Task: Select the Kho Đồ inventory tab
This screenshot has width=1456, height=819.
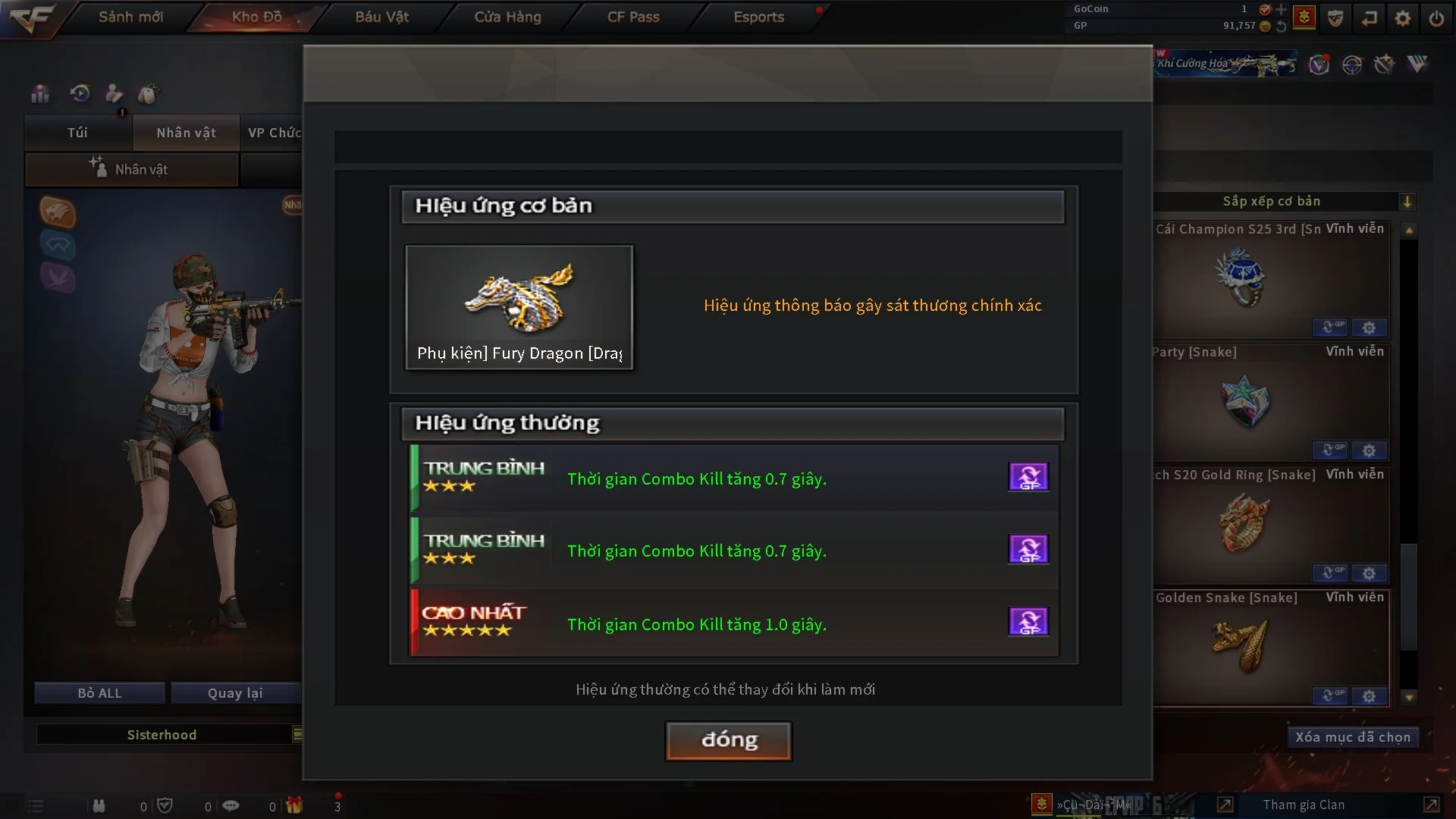Action: 256,17
